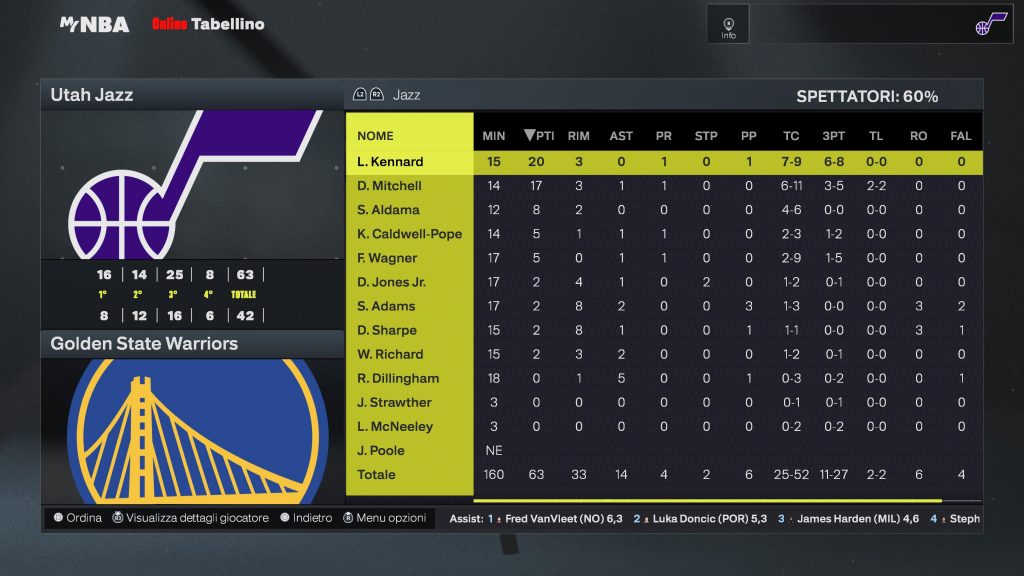This screenshot has width=1024, height=576.
Task: Click the Ordina option
Action: 78,518
